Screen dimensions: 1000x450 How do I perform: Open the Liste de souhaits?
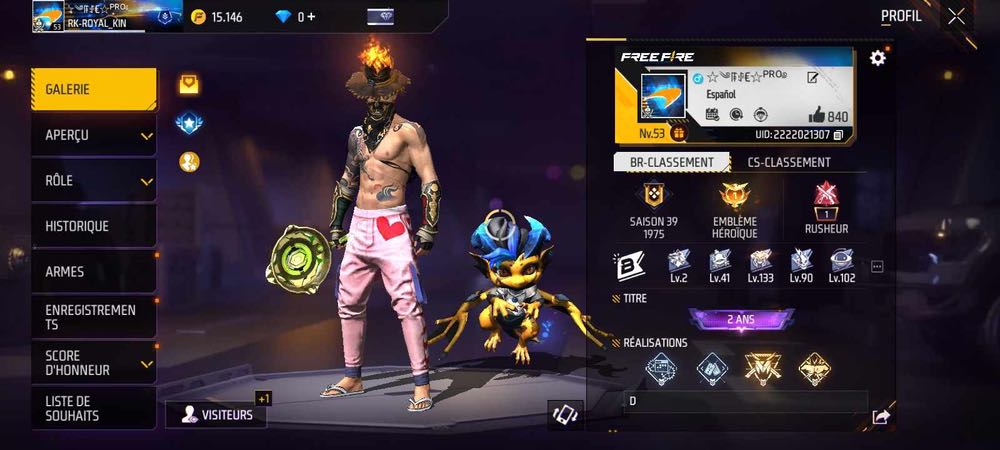(93, 408)
